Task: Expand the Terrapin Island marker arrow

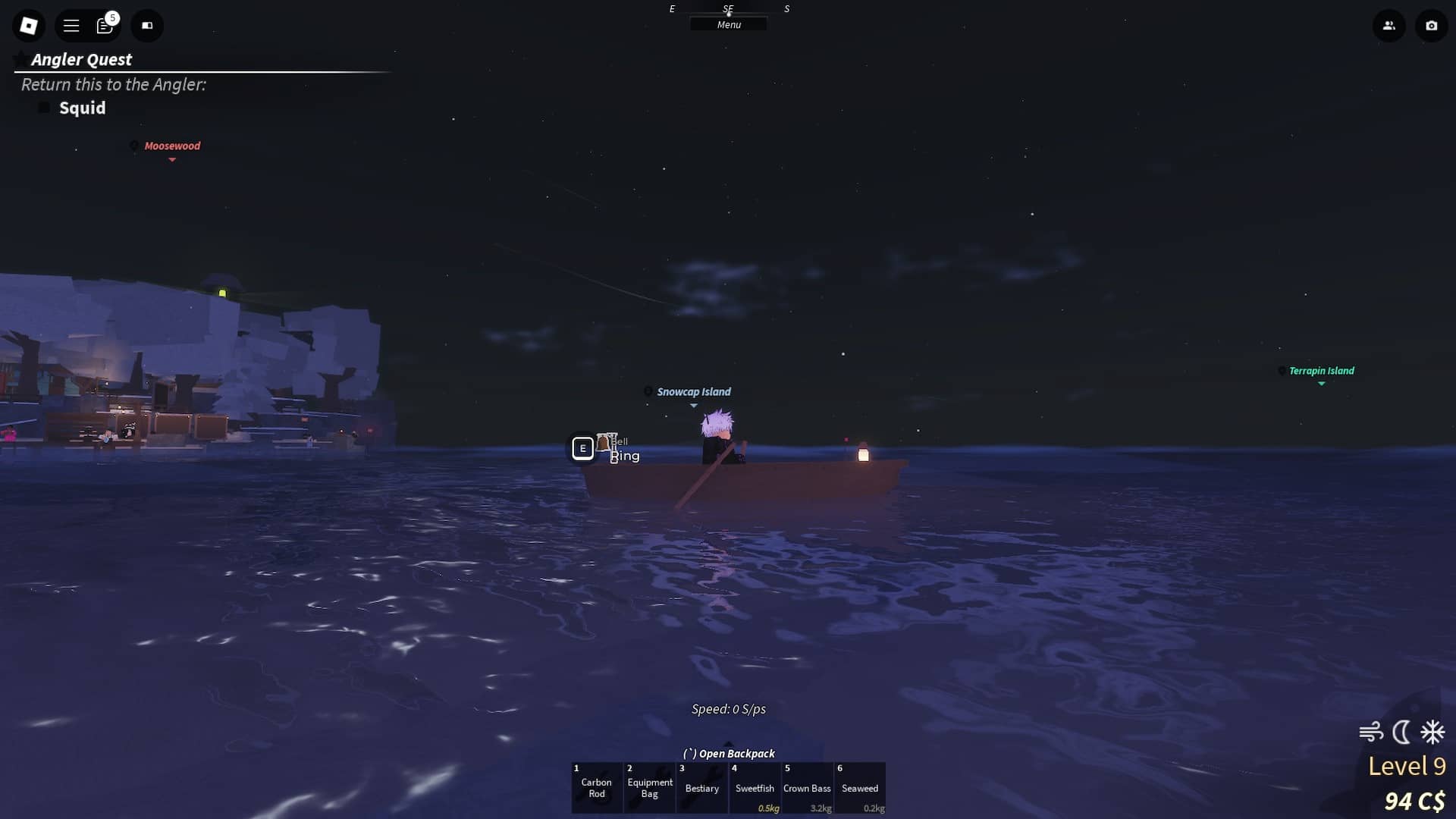Action: click(x=1322, y=384)
